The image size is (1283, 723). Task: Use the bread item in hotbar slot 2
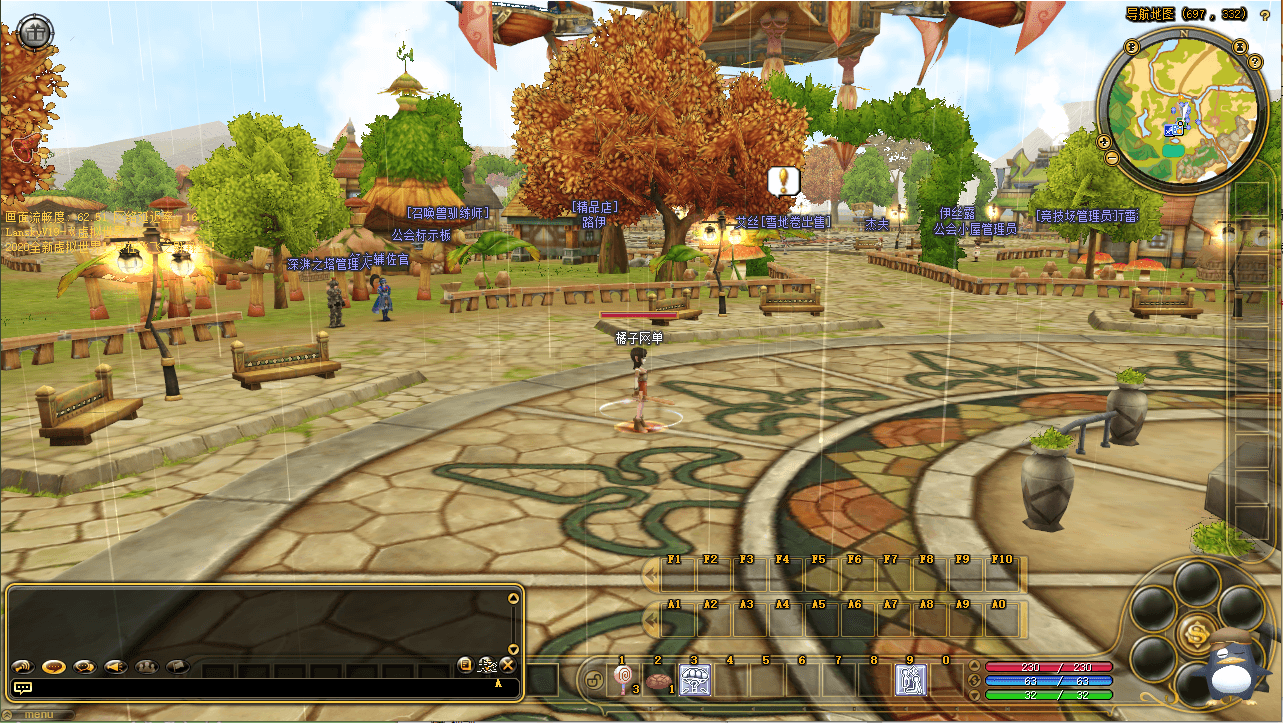(657, 681)
